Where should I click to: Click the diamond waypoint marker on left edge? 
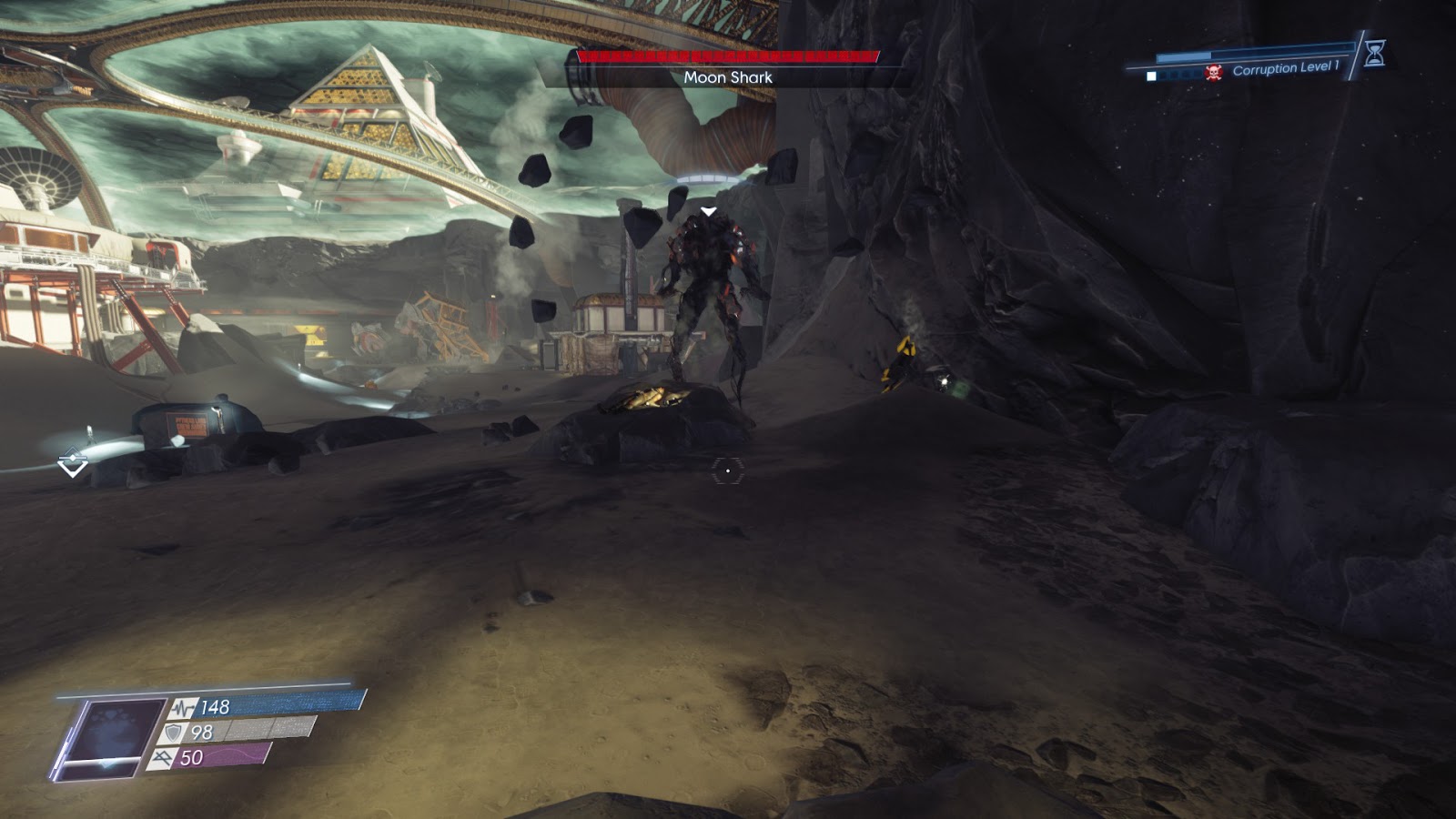71,462
